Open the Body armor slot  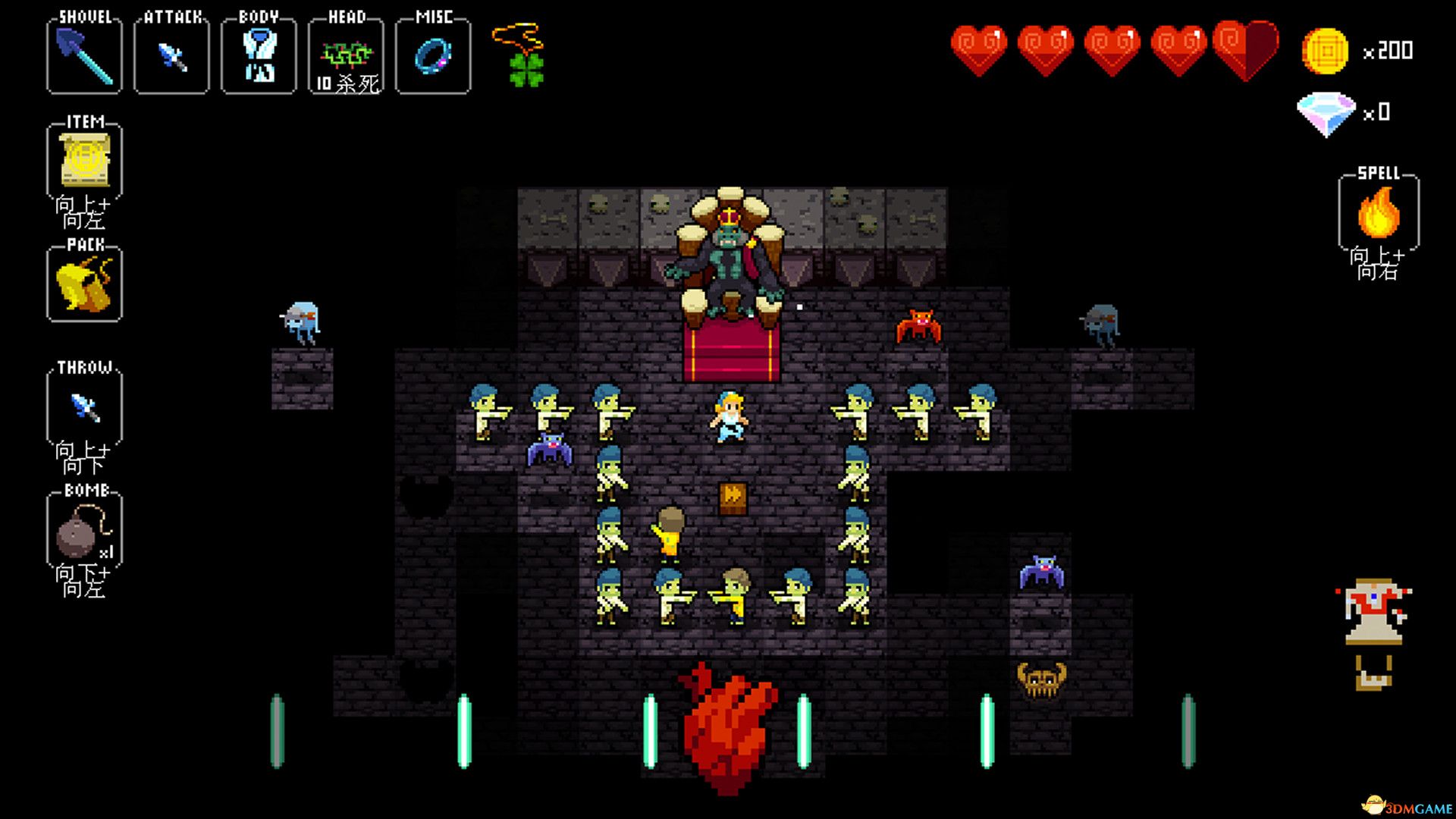tap(258, 57)
